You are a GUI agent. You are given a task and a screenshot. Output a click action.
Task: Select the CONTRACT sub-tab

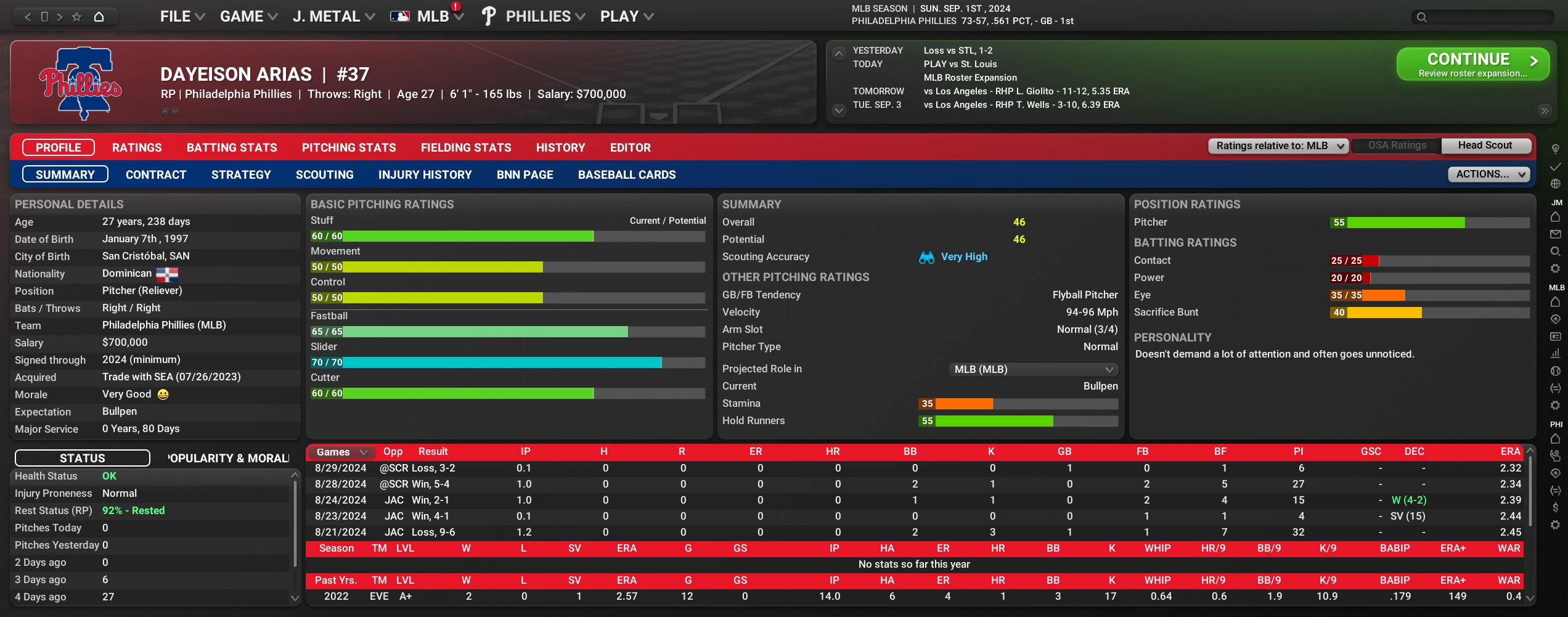click(x=156, y=175)
